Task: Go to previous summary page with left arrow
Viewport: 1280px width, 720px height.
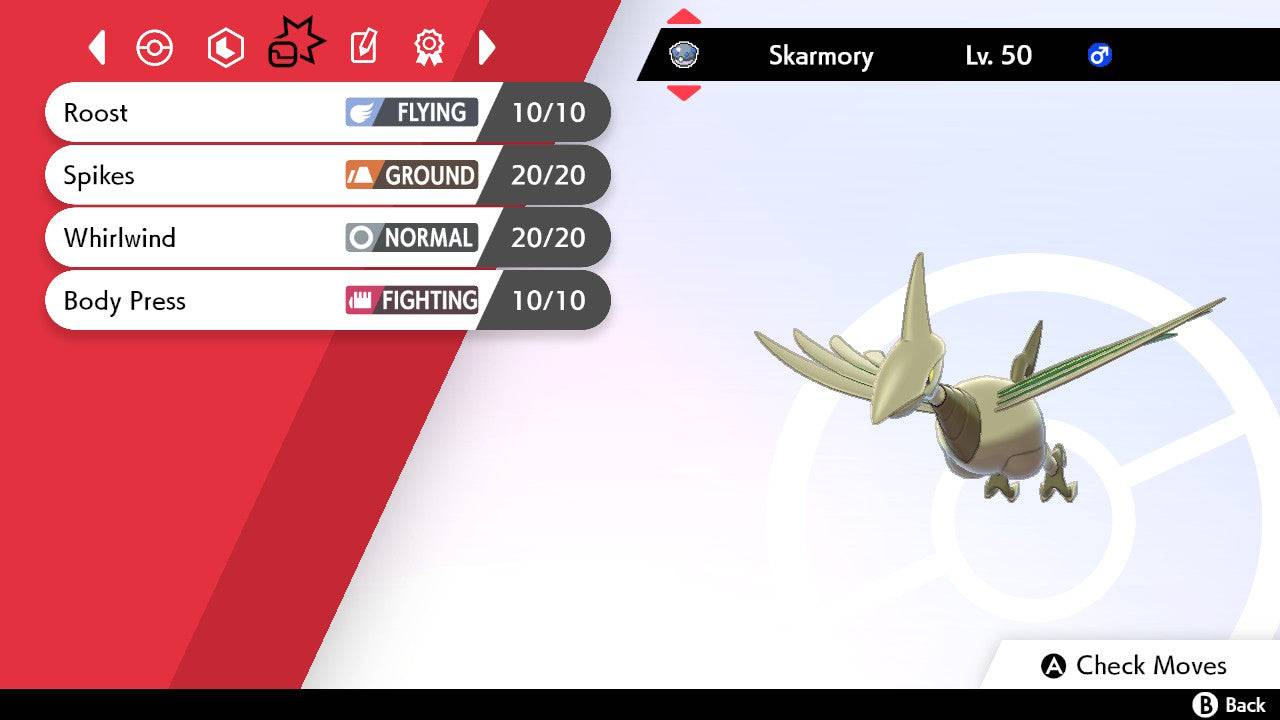Action: coord(97,47)
